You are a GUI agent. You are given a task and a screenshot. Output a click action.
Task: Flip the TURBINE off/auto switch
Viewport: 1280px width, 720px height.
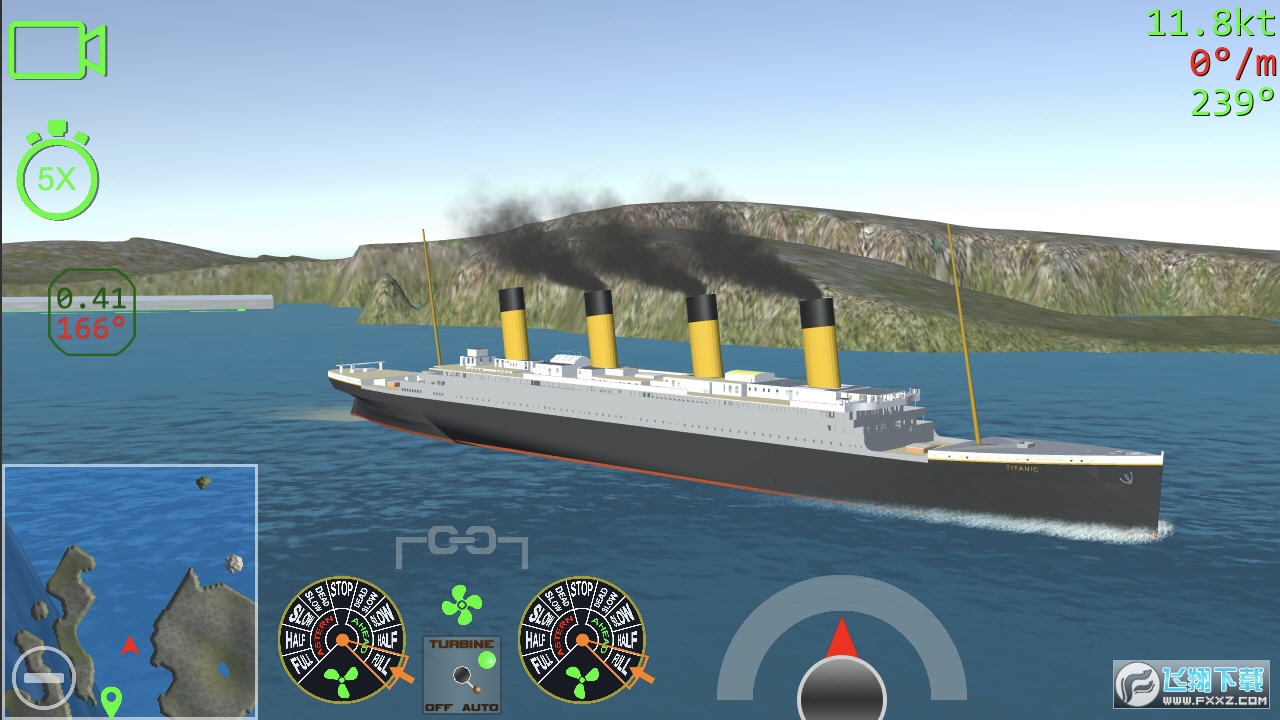click(x=462, y=677)
